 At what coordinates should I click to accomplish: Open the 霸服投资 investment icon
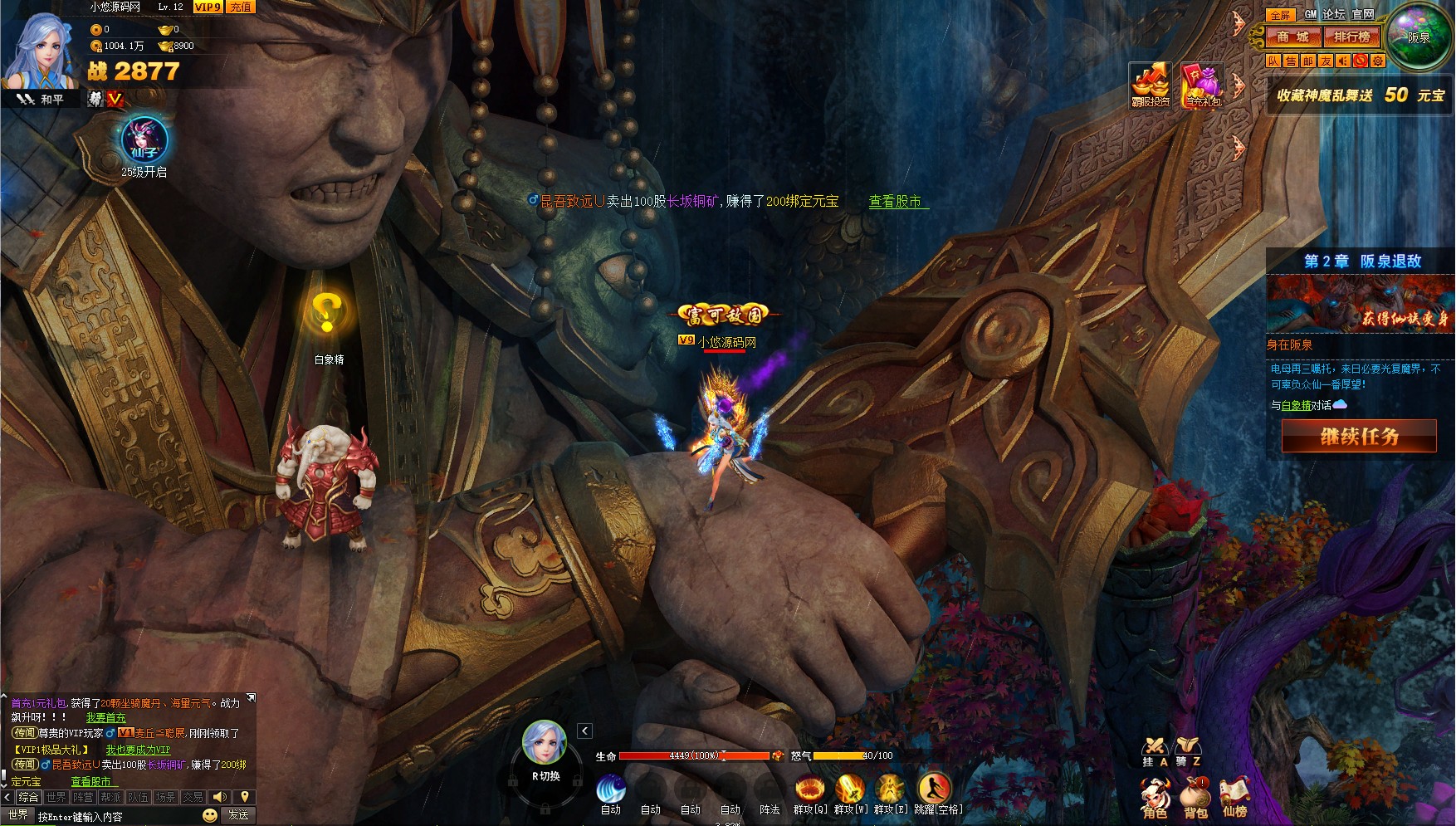click(1150, 85)
